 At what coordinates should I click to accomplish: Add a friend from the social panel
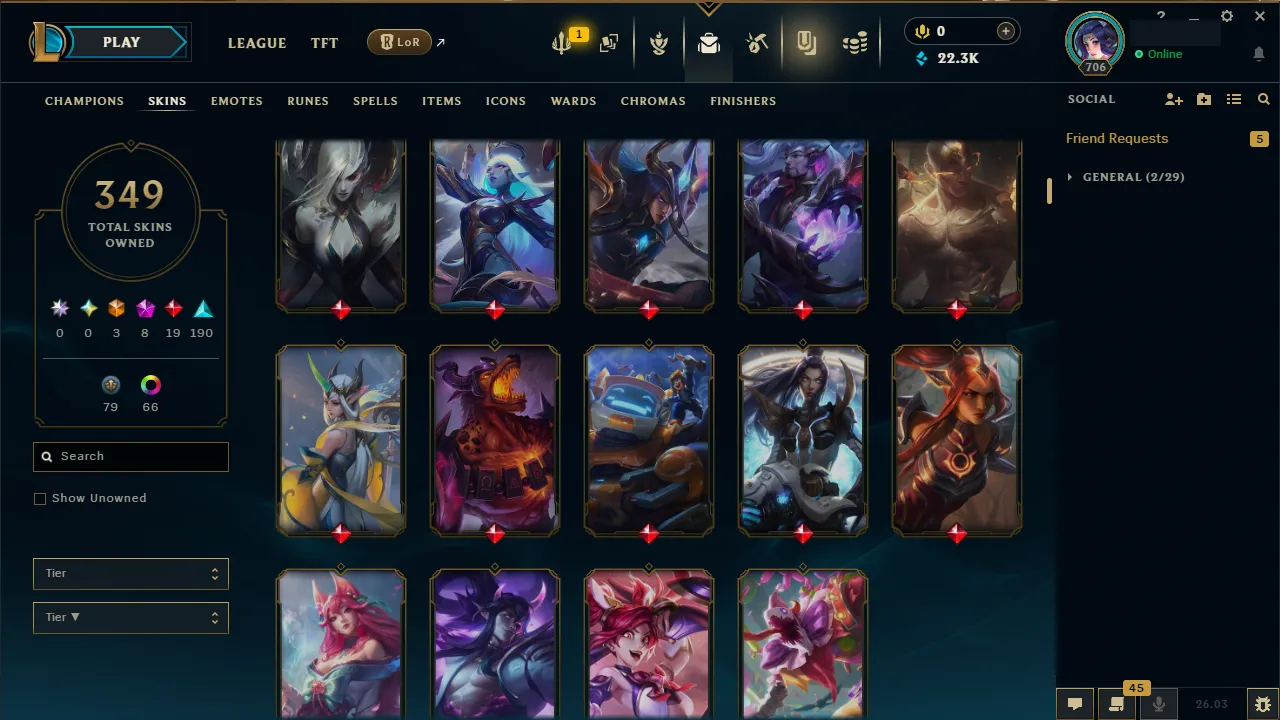pos(1174,99)
